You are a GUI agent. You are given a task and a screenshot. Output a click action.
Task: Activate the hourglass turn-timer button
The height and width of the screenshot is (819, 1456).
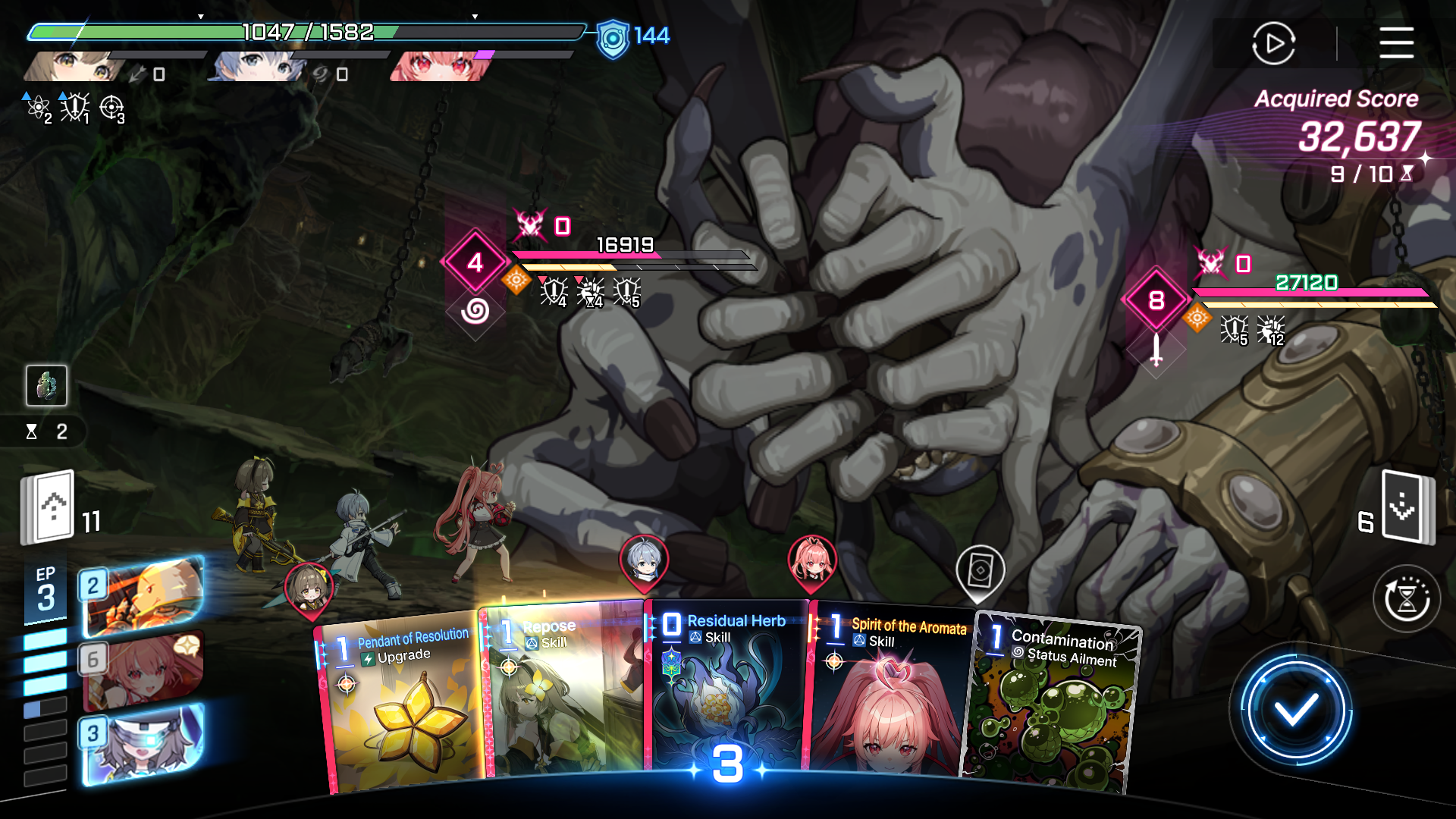click(x=1407, y=599)
